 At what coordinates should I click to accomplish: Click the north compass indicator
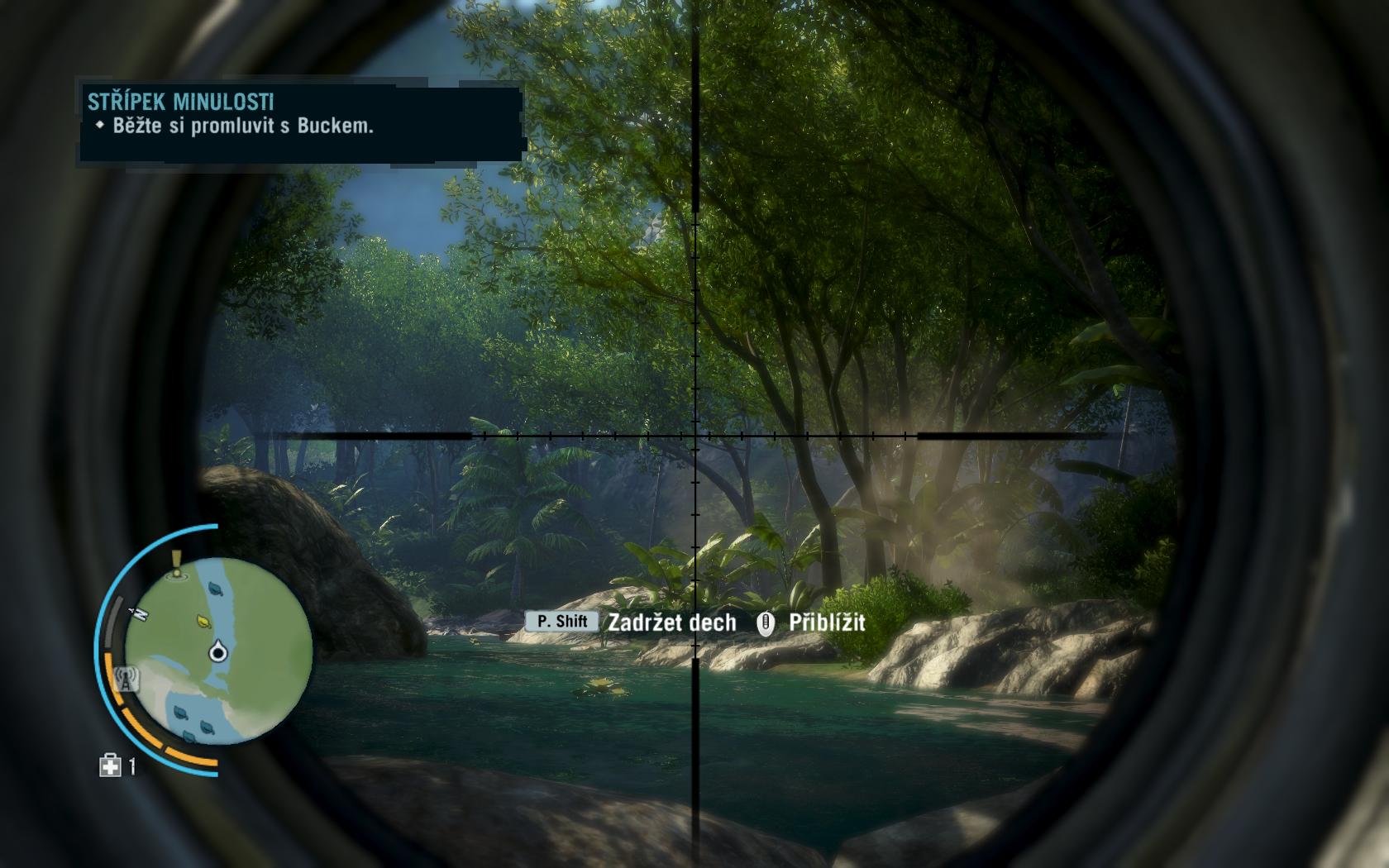click(x=139, y=613)
